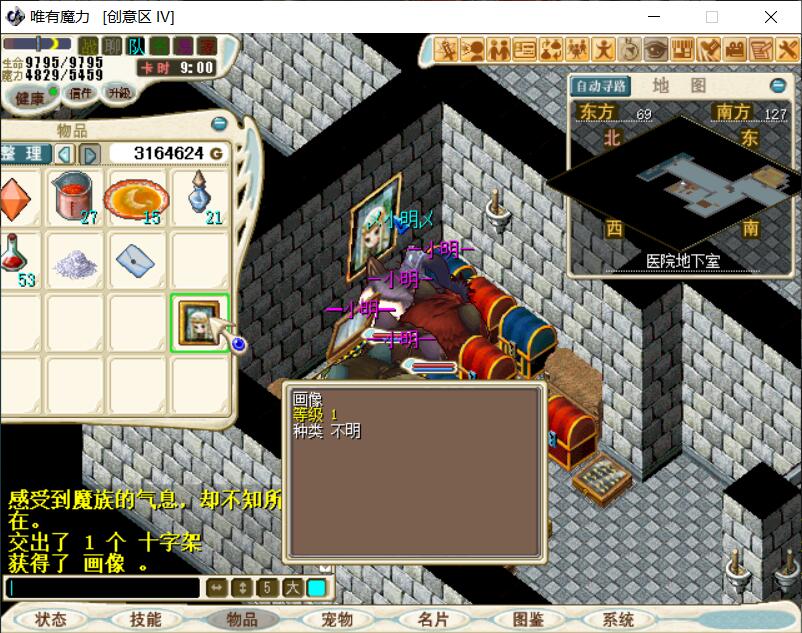Image resolution: width=802 pixels, height=633 pixels.
Task: Open the 图鉴 encyclopedia tab
Action: [x=527, y=619]
